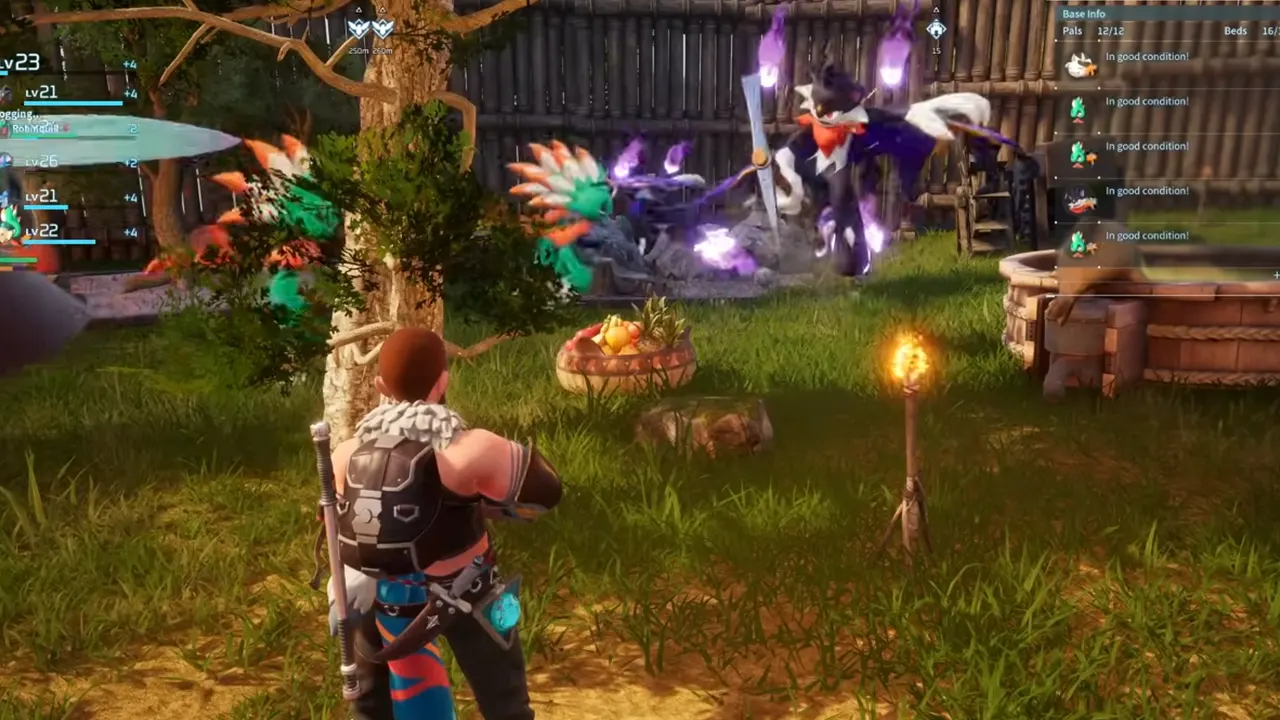The height and width of the screenshot is (720, 1280).
Task: Choose the Lv23 party member entry
Action: click(x=22, y=63)
